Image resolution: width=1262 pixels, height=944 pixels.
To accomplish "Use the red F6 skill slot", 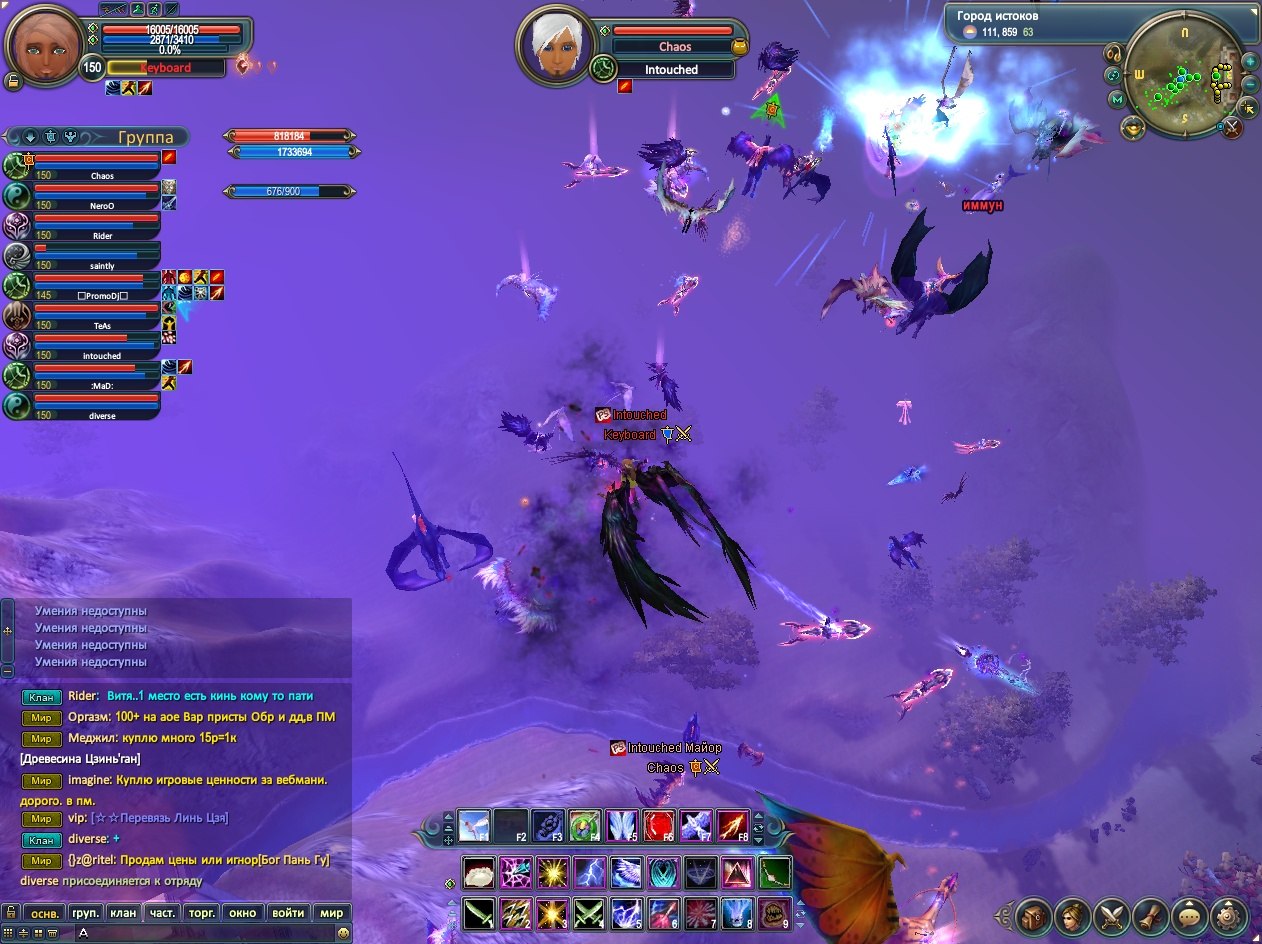I will point(660,825).
